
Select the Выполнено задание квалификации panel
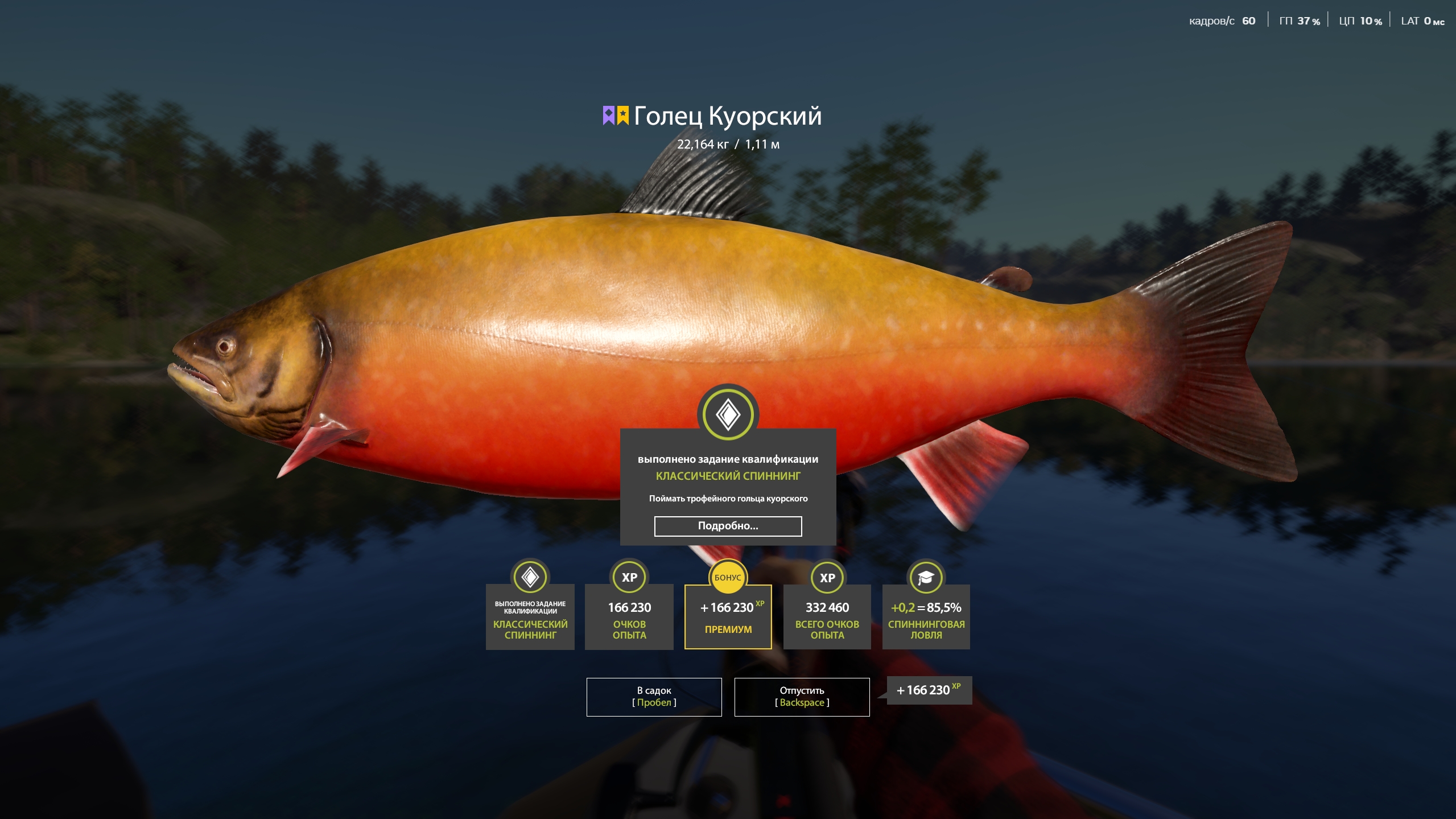pos(529,617)
